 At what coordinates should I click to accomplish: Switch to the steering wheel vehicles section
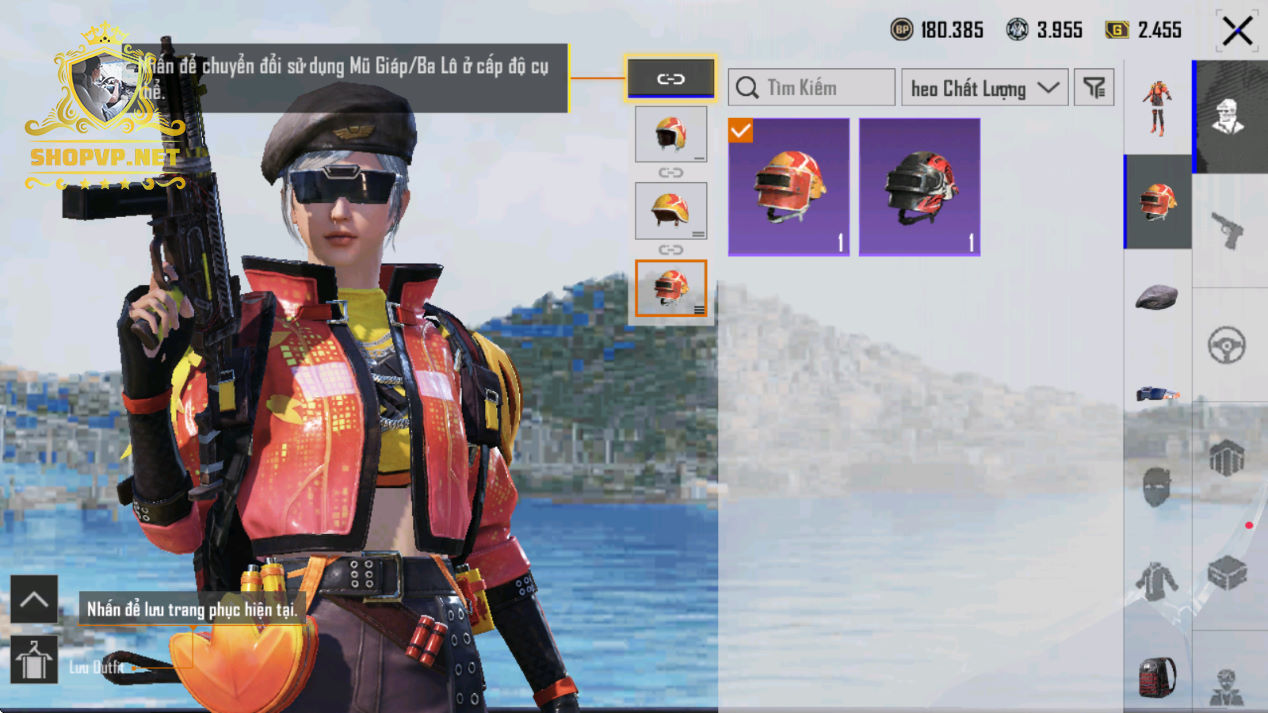[x=1230, y=345]
